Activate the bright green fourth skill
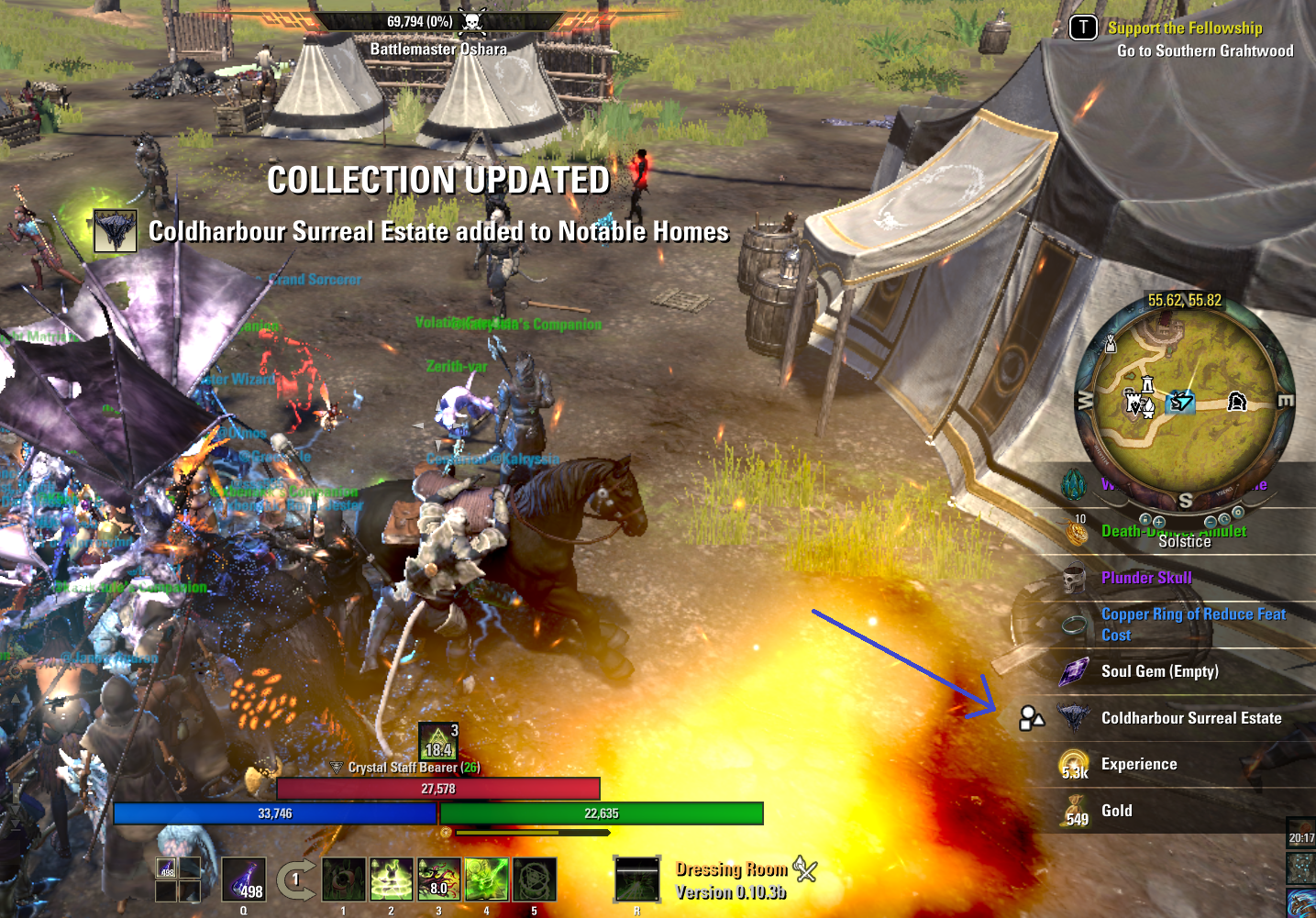The image size is (1316, 918). (487, 879)
